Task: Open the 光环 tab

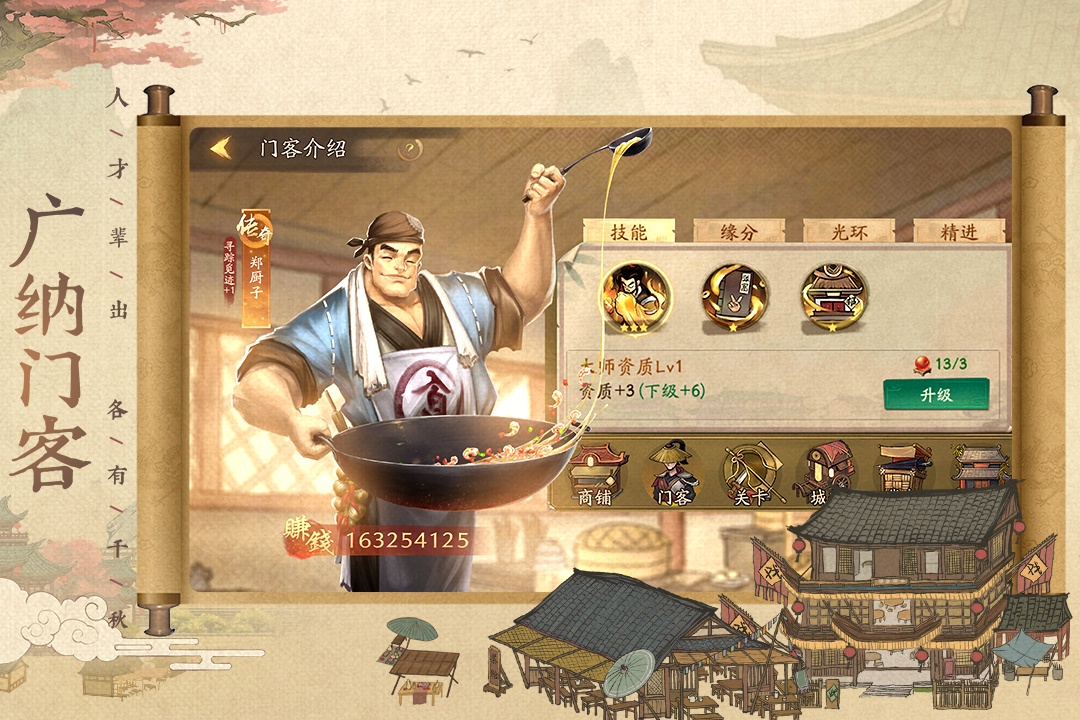Action: 848,231
